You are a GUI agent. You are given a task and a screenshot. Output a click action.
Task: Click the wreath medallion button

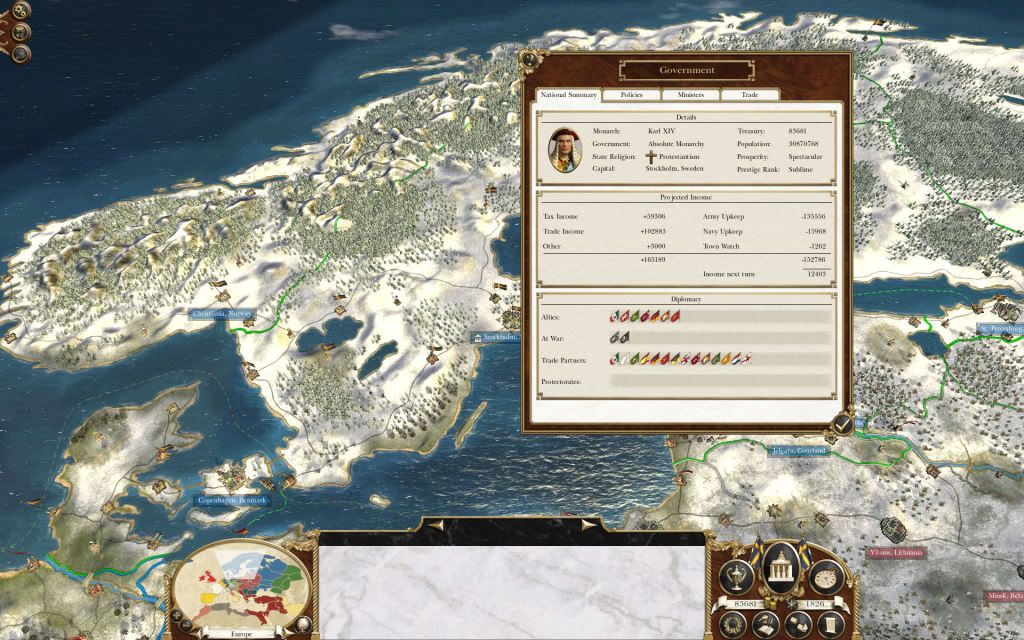[731, 623]
